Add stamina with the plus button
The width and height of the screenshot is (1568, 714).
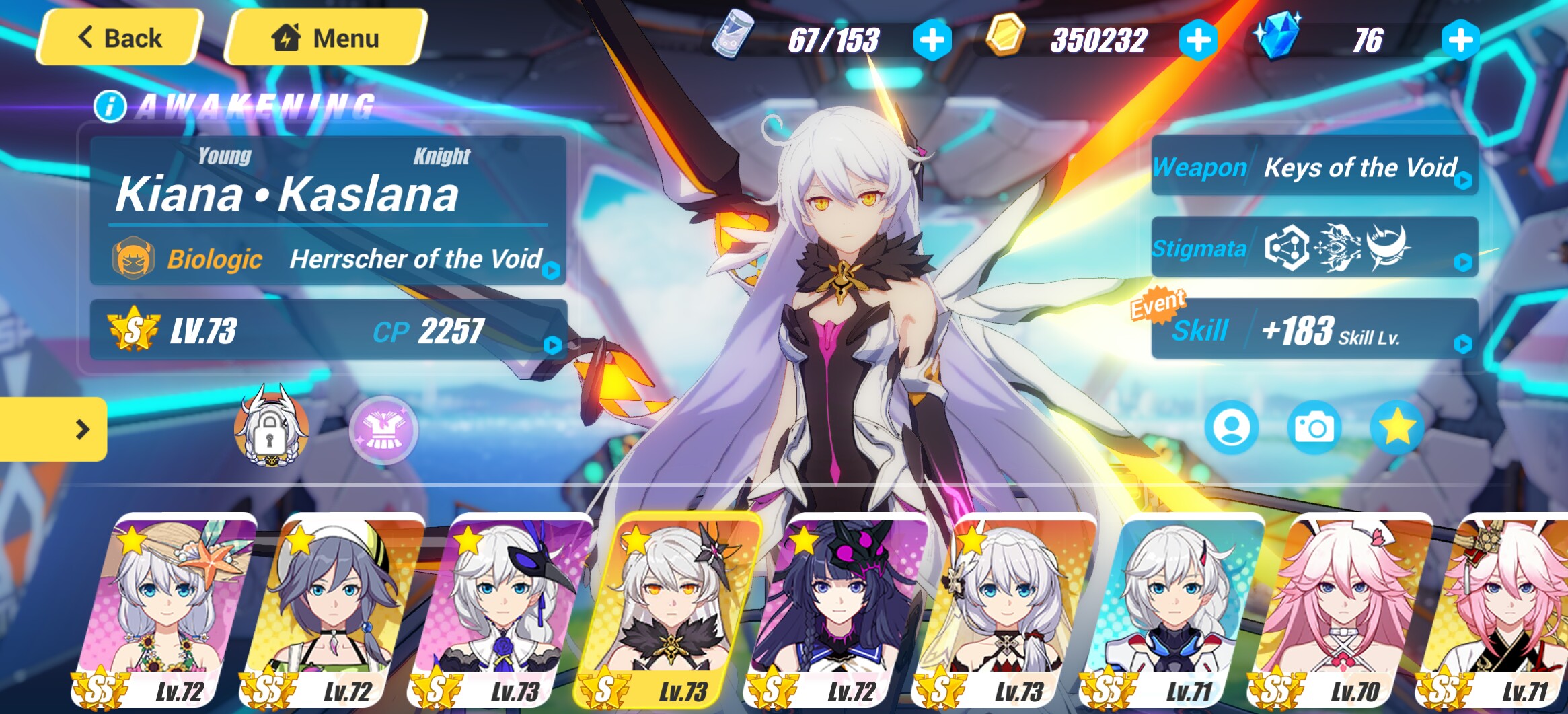tap(932, 40)
